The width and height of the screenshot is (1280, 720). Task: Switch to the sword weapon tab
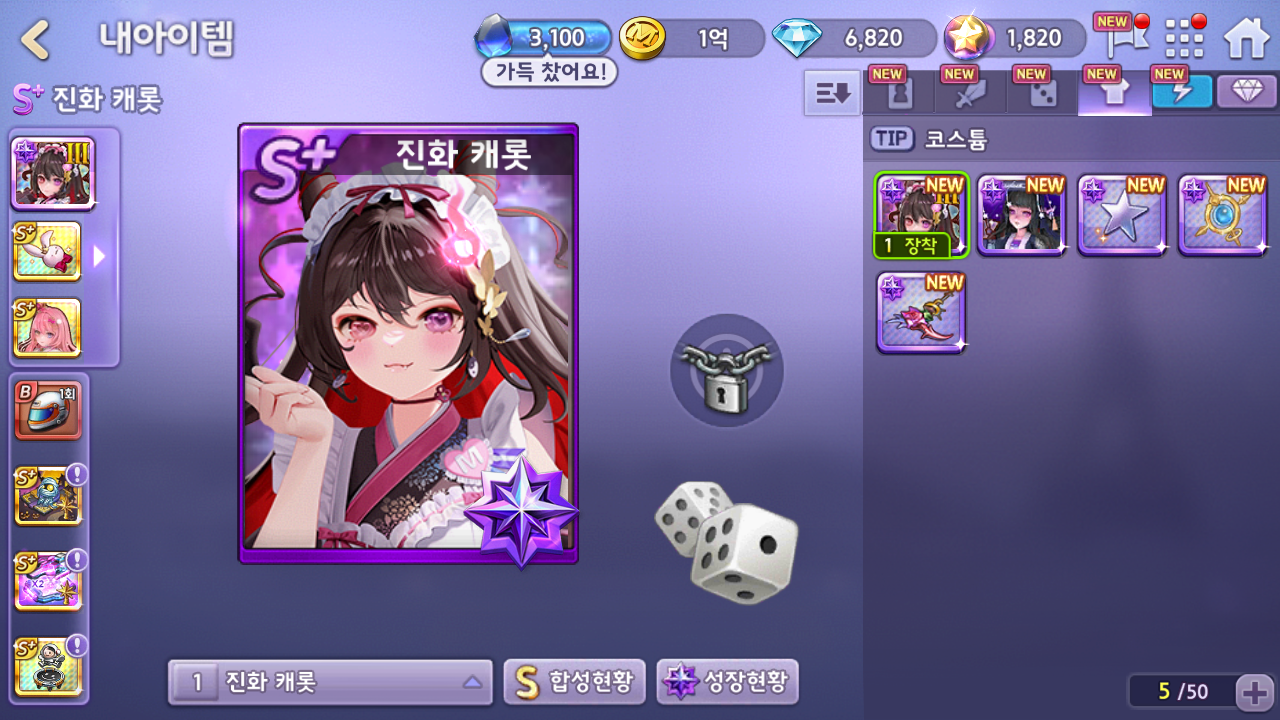pos(969,93)
